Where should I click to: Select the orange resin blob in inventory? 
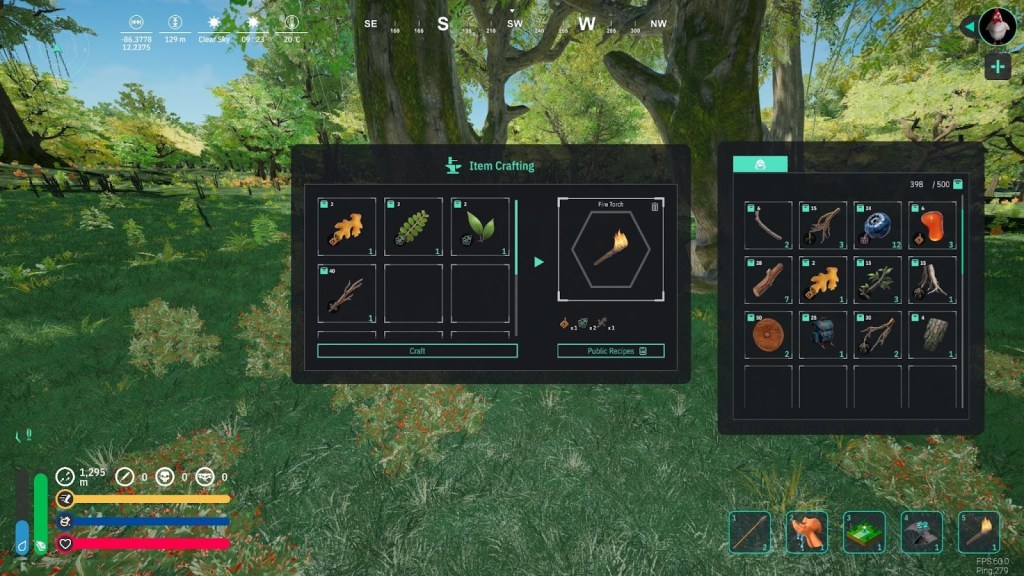coord(931,226)
